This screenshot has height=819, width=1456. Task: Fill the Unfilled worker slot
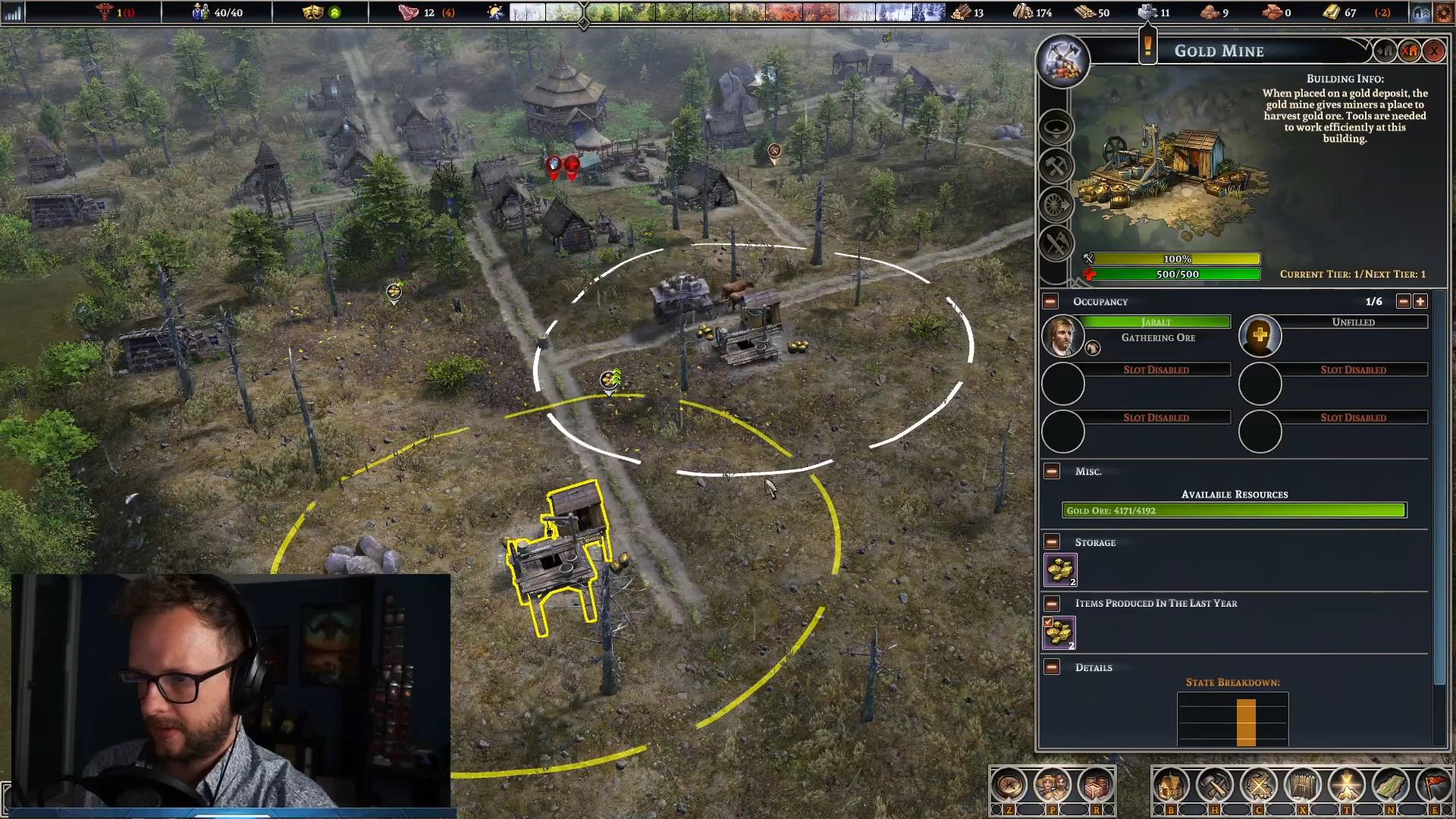click(1260, 336)
